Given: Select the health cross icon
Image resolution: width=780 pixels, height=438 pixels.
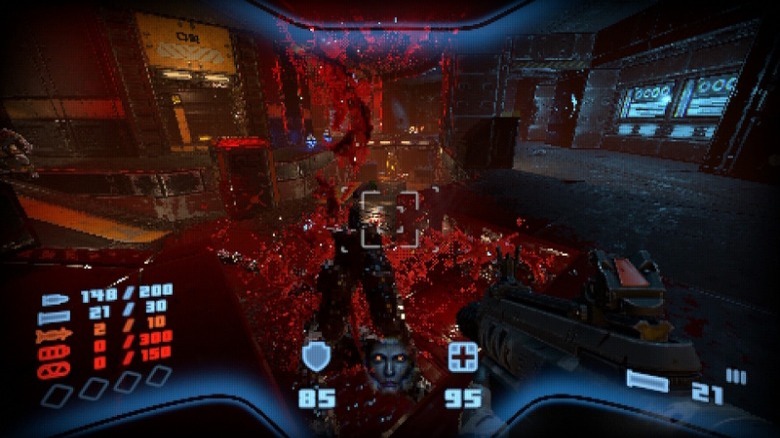Looking at the screenshot, I should (x=462, y=357).
